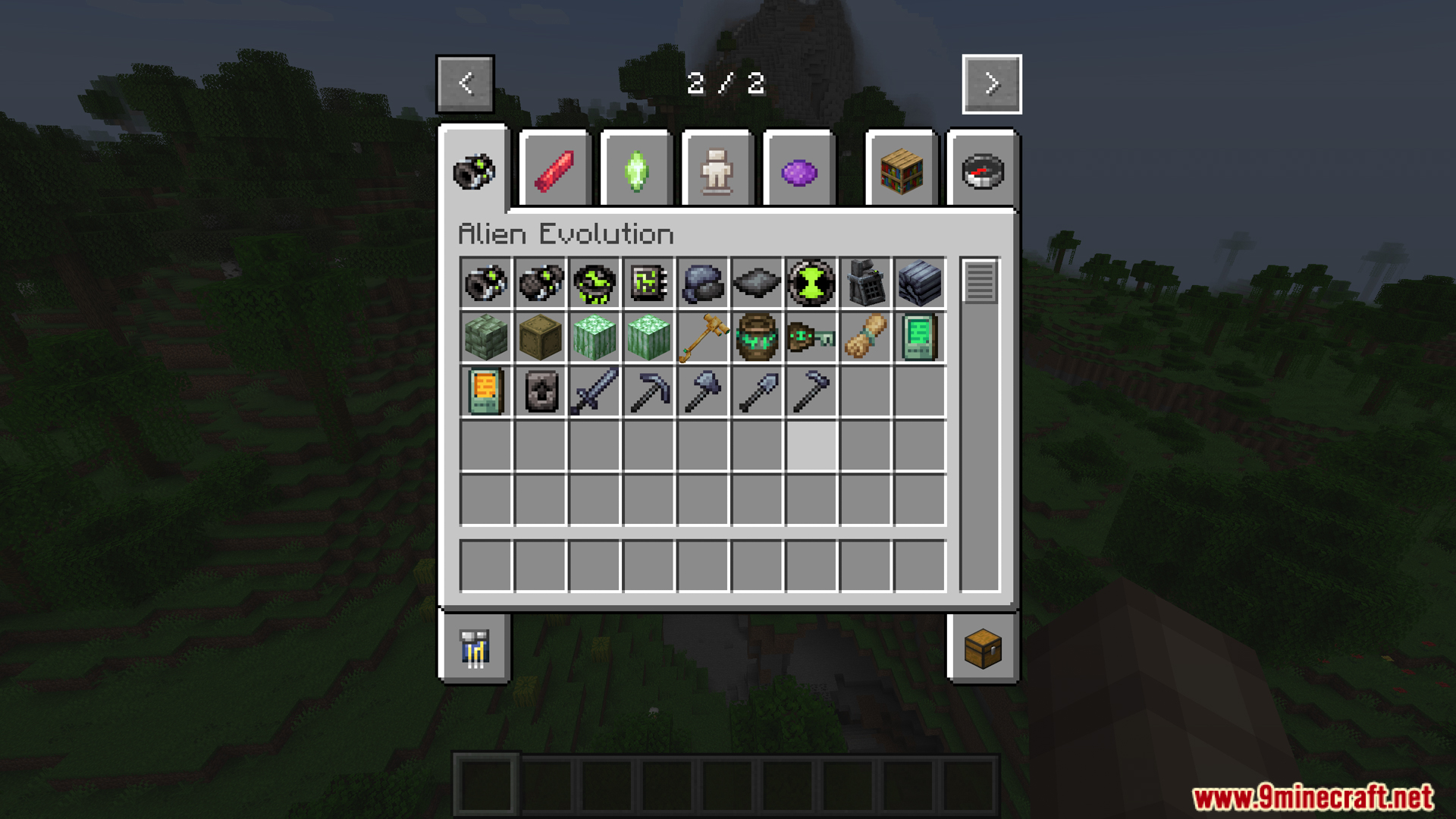The image size is (1456, 819).
Task: Select the alloy axe item
Action: point(703,391)
